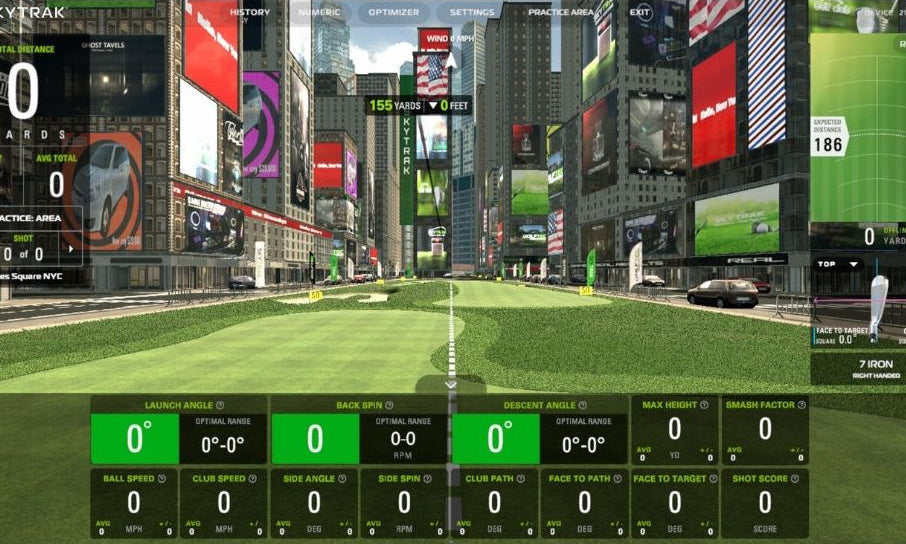Open the History tab
Screen dimensions: 906x544
pos(250,12)
